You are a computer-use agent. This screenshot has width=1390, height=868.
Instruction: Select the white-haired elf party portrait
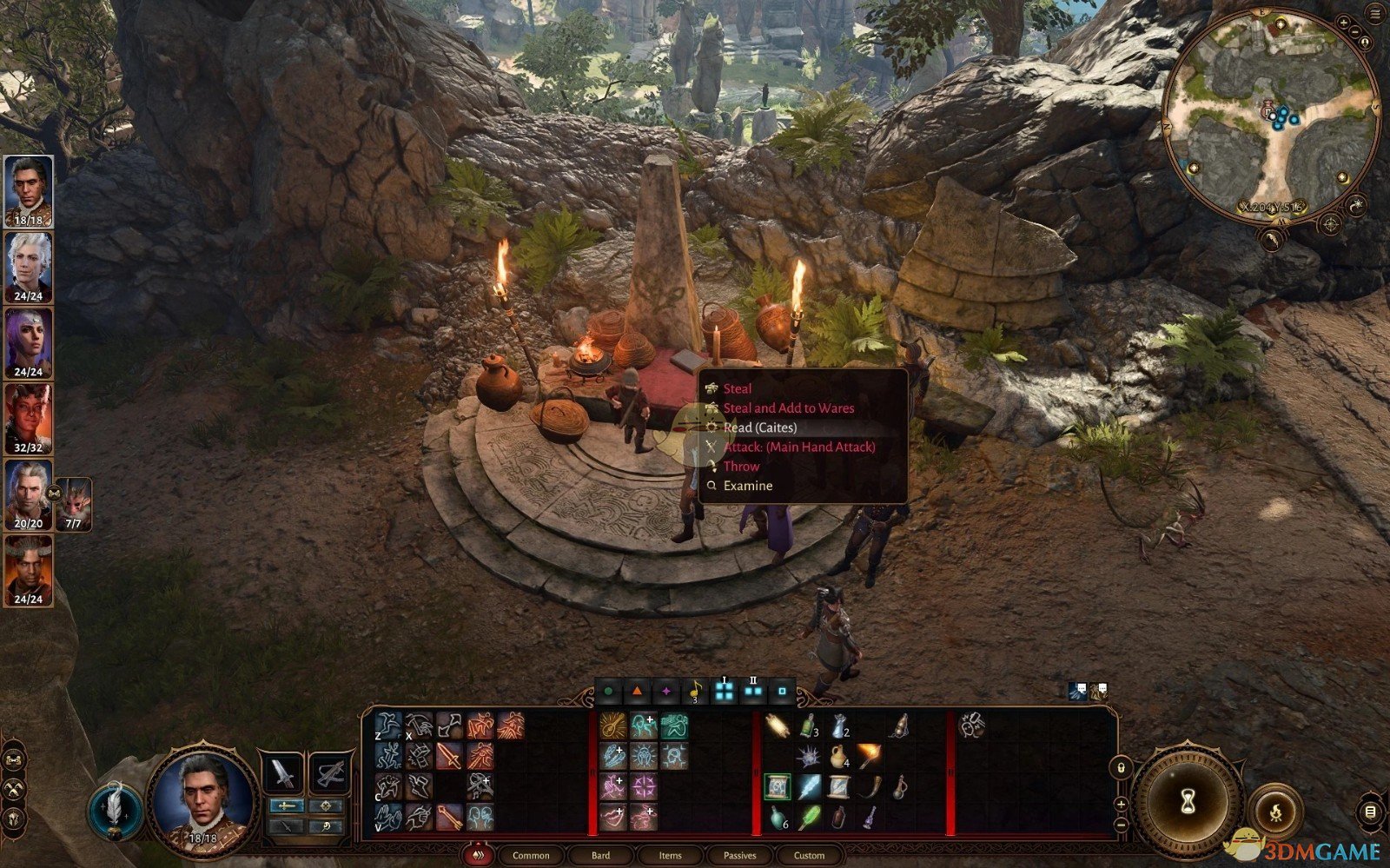point(29,267)
